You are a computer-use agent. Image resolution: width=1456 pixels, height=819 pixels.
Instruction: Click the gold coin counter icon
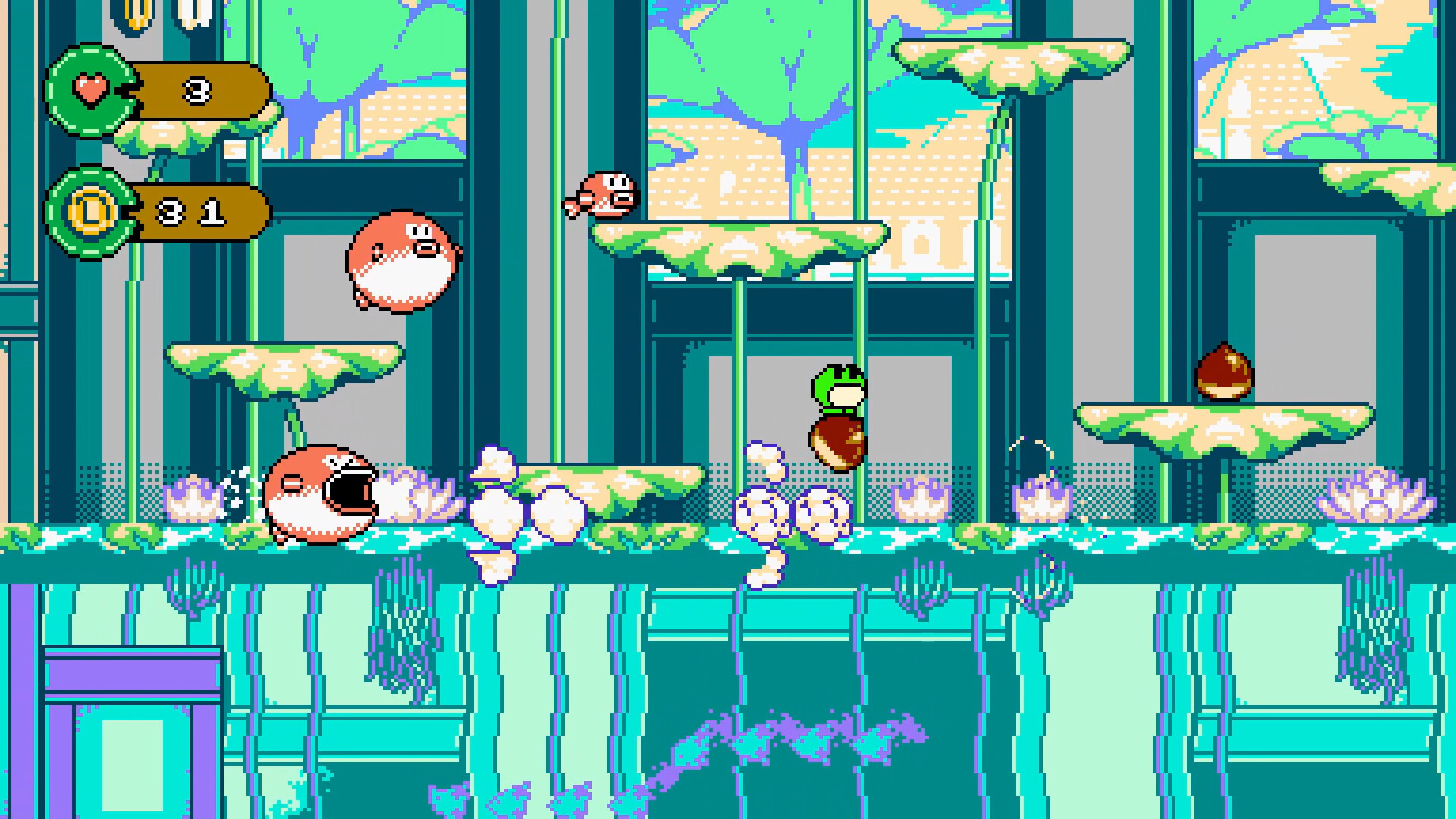pyautogui.click(x=90, y=212)
